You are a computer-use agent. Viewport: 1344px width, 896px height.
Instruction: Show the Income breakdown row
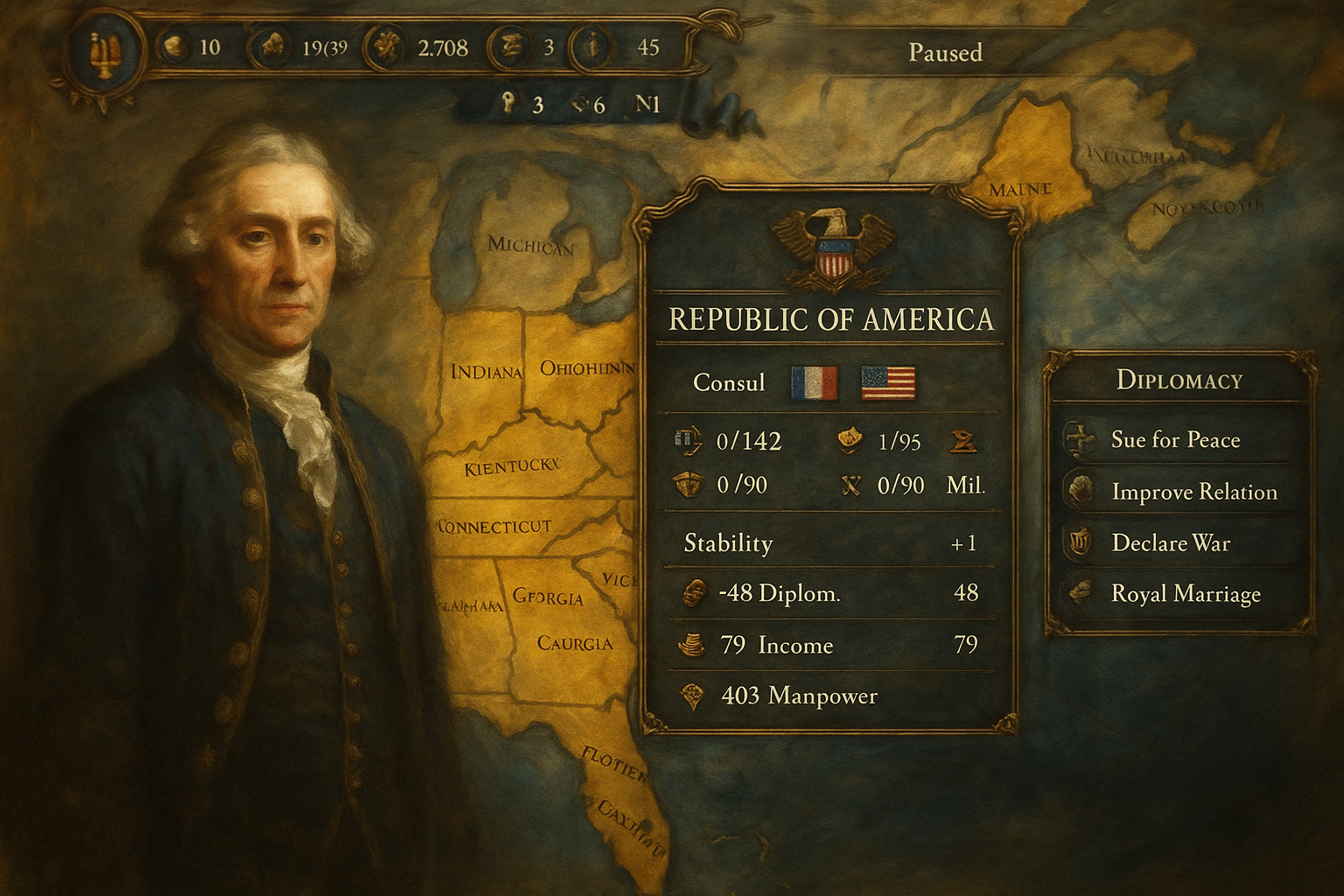(x=829, y=645)
